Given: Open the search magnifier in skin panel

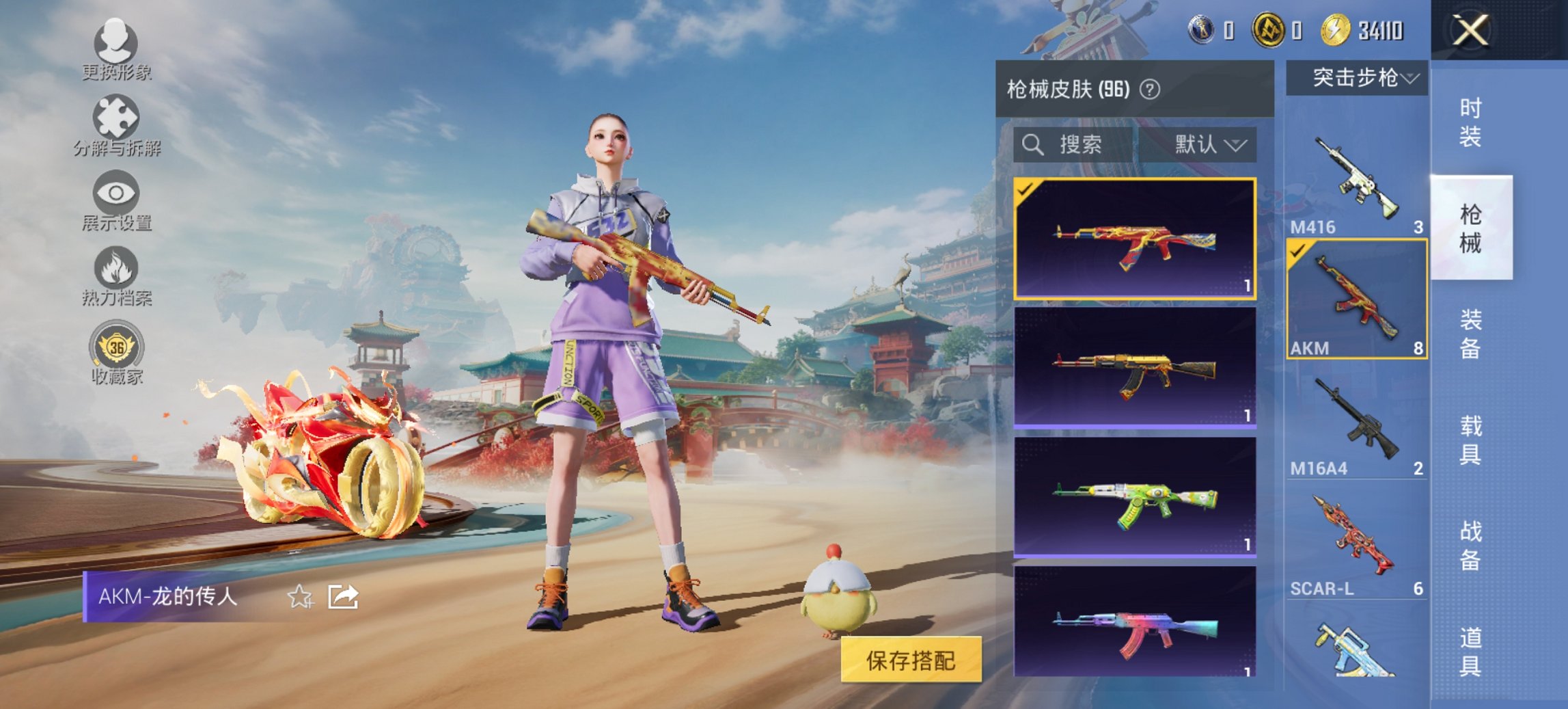Looking at the screenshot, I should (1032, 146).
